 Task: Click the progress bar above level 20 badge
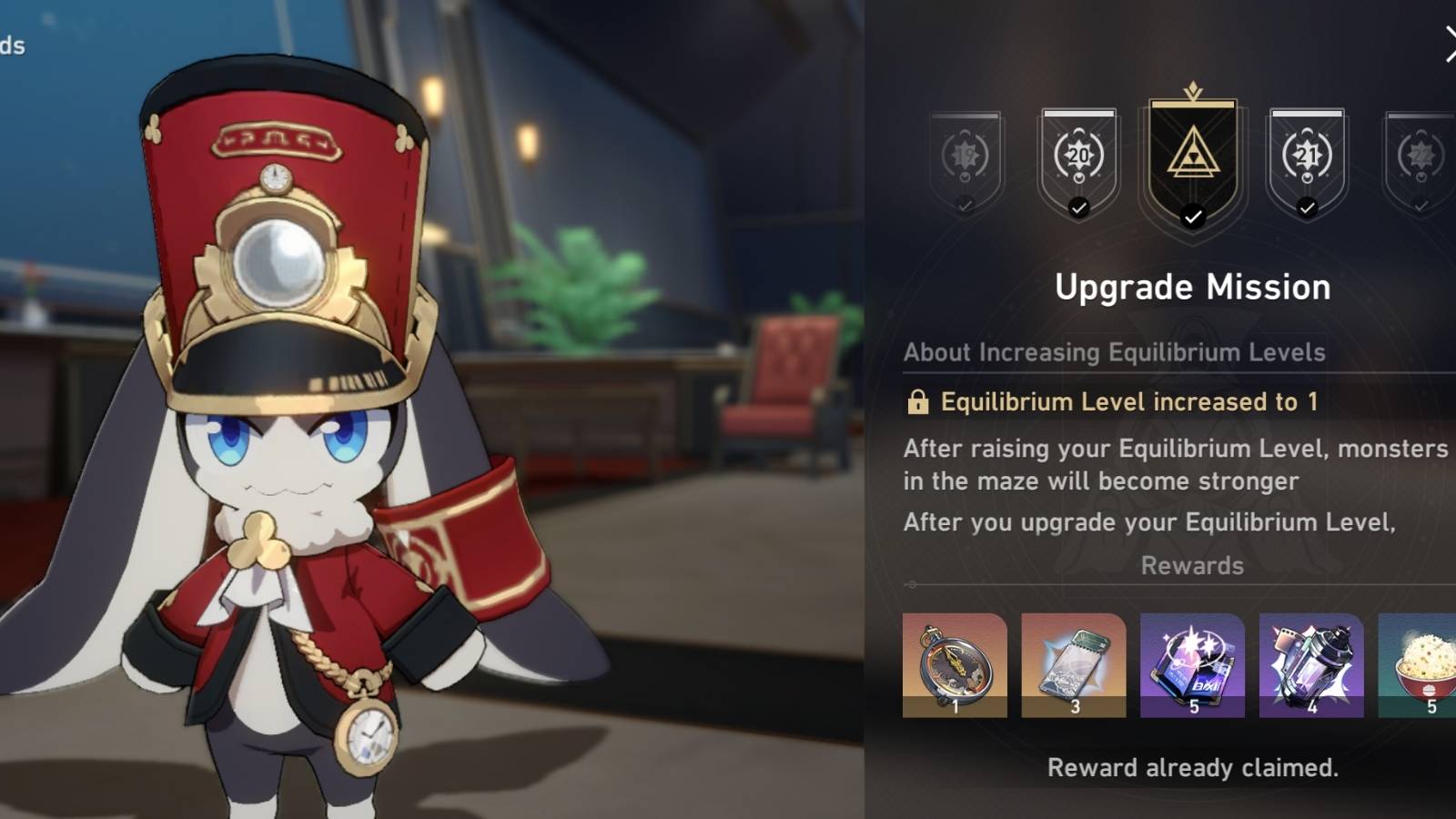click(1078, 113)
